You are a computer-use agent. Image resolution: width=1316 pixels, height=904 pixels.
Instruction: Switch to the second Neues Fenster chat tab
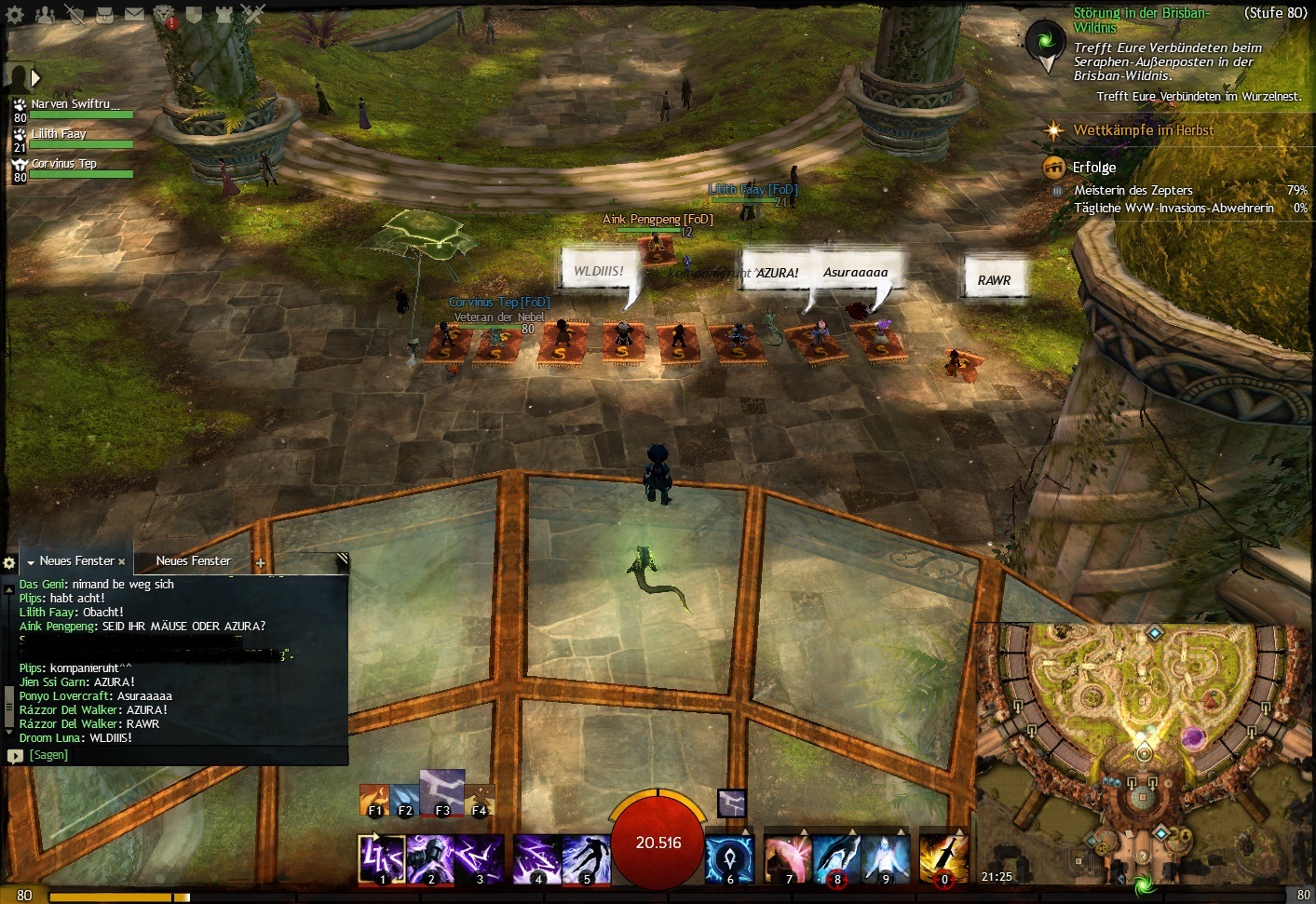[193, 561]
